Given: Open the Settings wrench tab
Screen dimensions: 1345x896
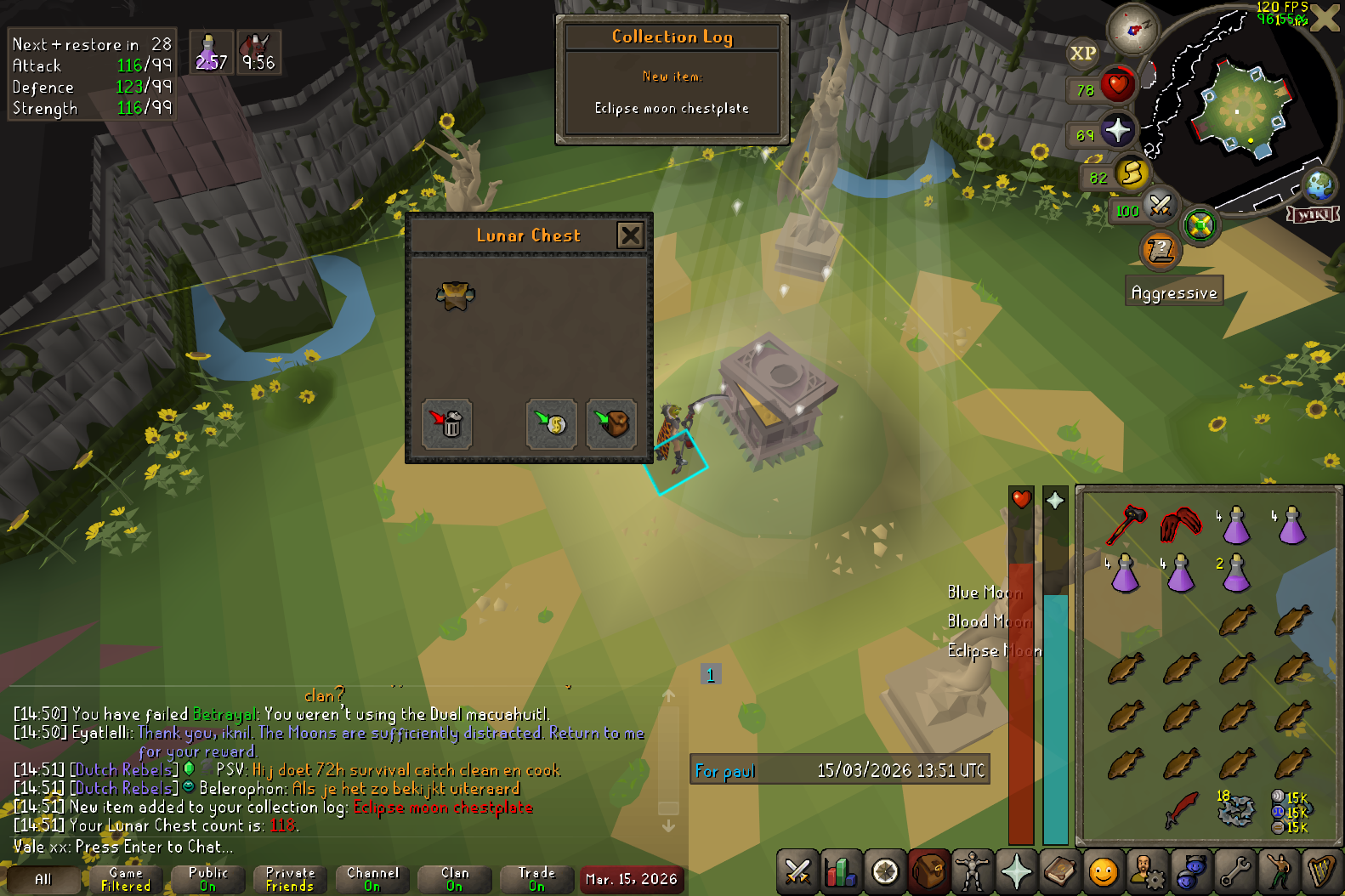Looking at the screenshot, I should point(1234,872).
